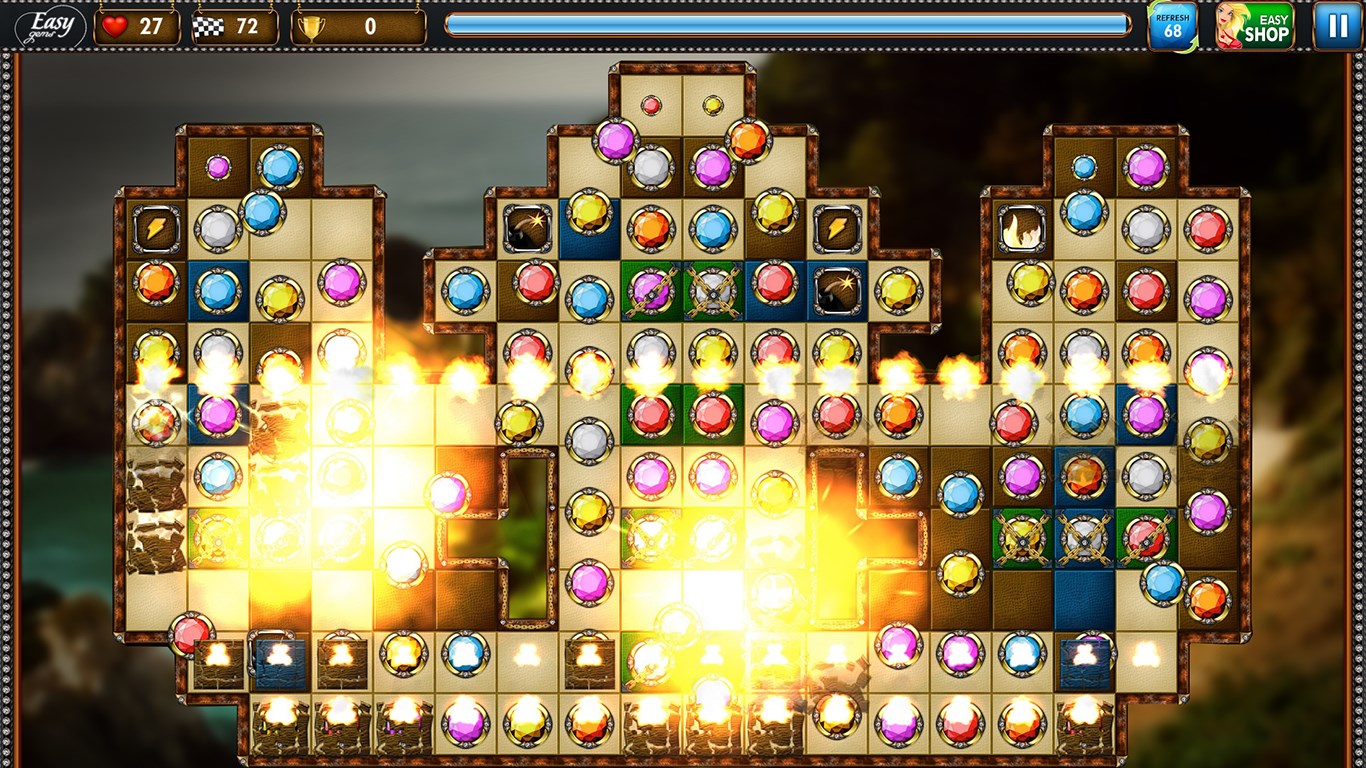Select the flame power-up tile
1366x768 pixels.
click(x=1022, y=229)
